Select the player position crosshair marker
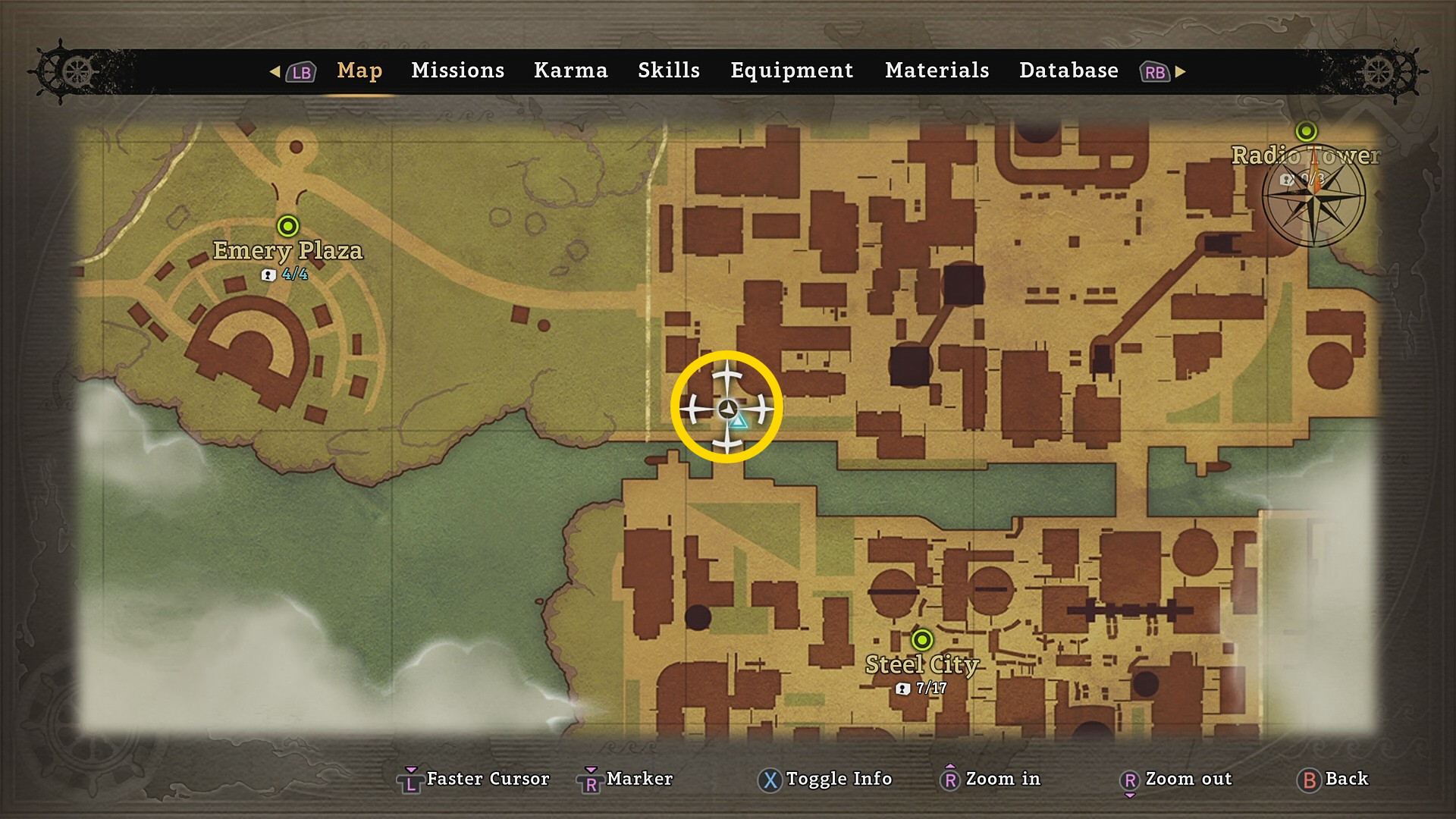 click(x=726, y=408)
